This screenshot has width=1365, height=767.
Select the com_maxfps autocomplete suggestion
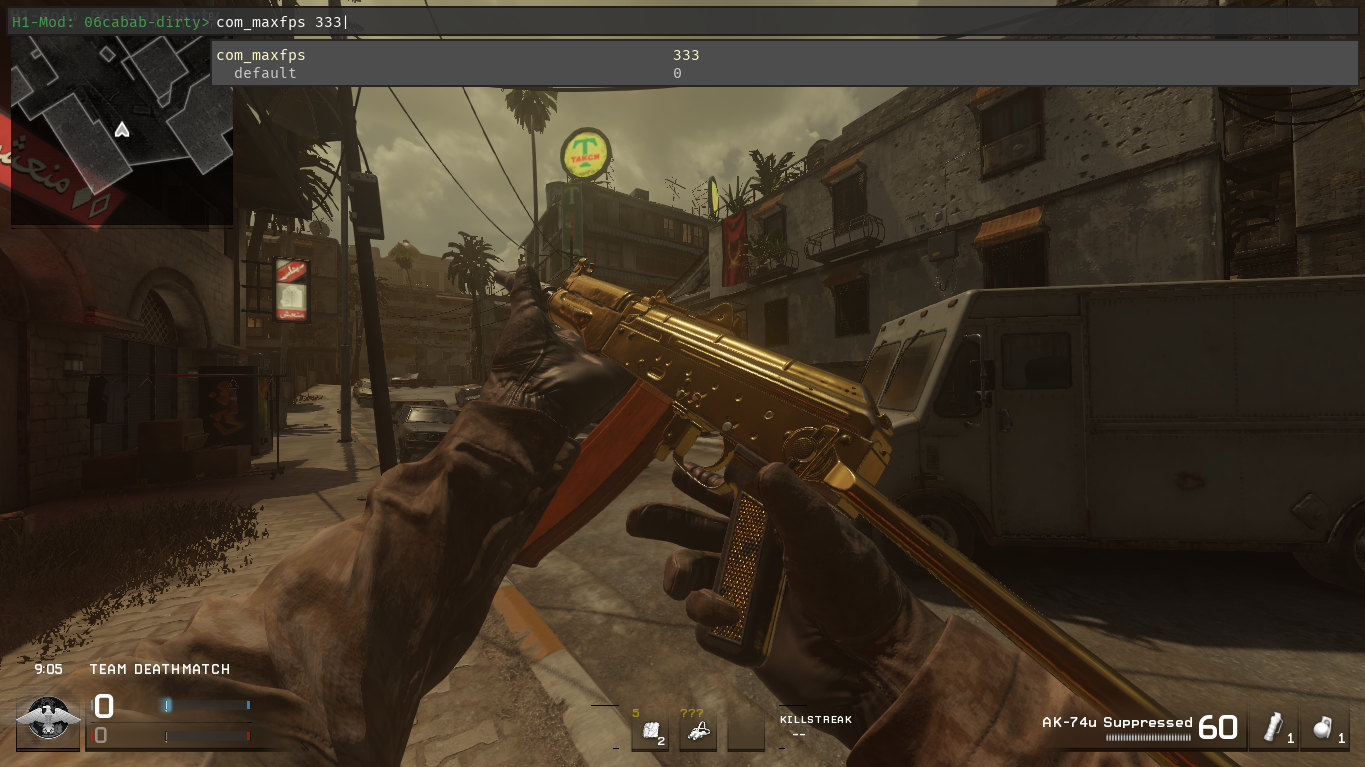coord(261,55)
